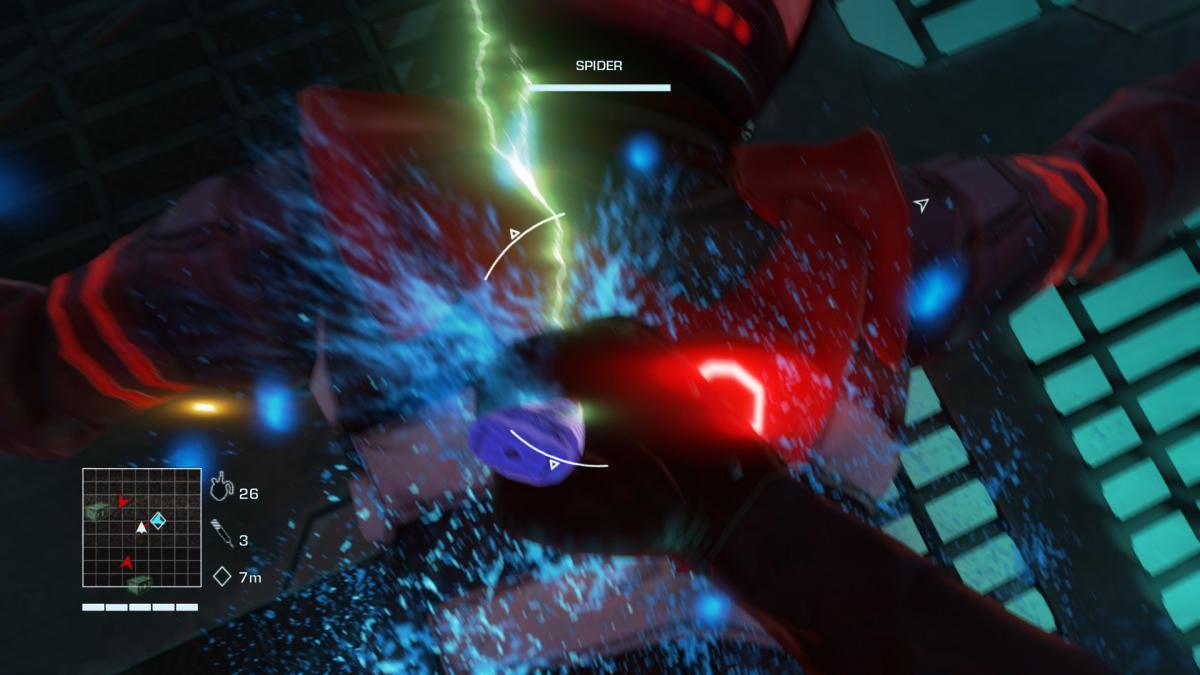
Task: Click the diamond objective distance icon
Action: (x=222, y=576)
